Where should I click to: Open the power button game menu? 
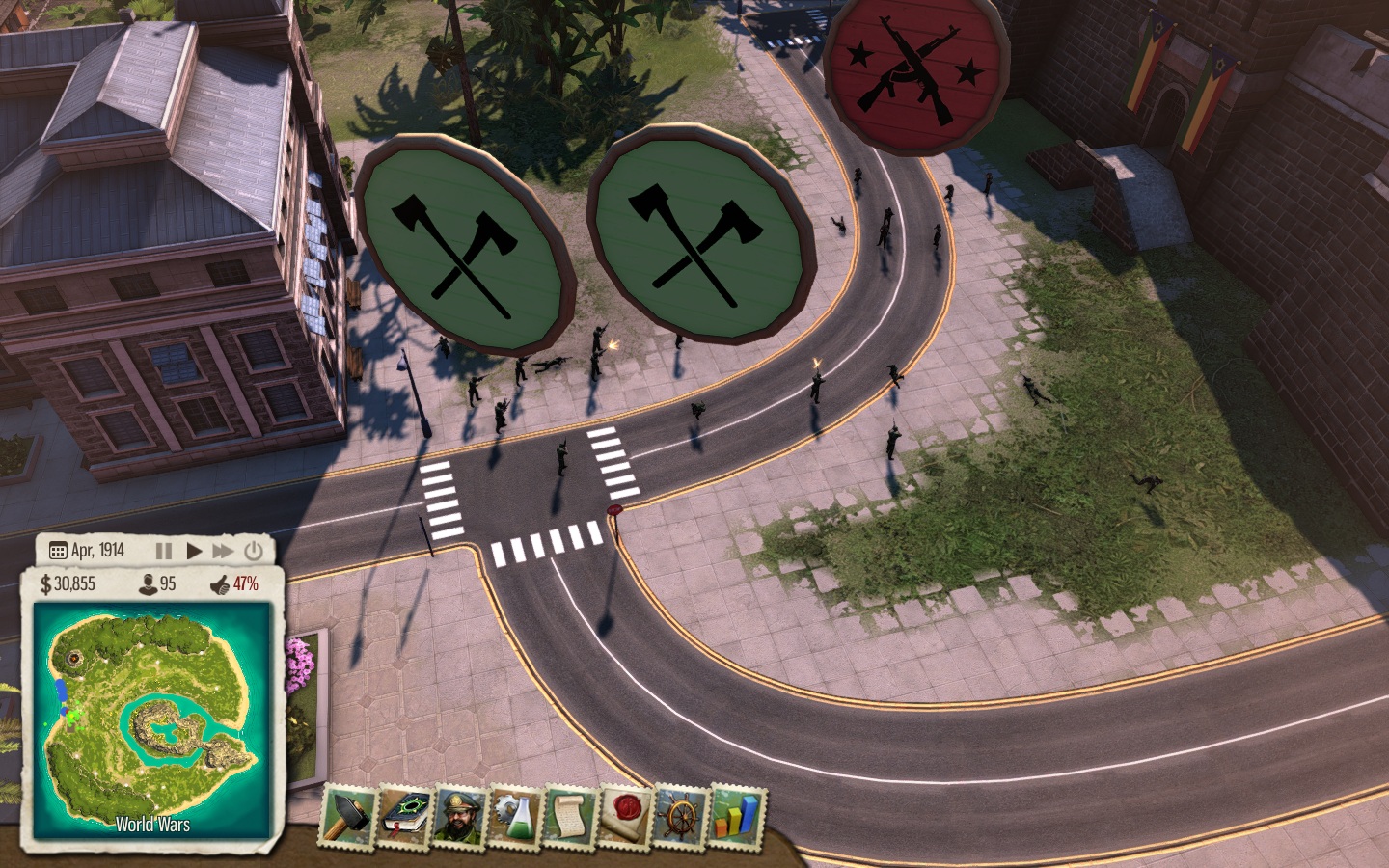[254, 551]
